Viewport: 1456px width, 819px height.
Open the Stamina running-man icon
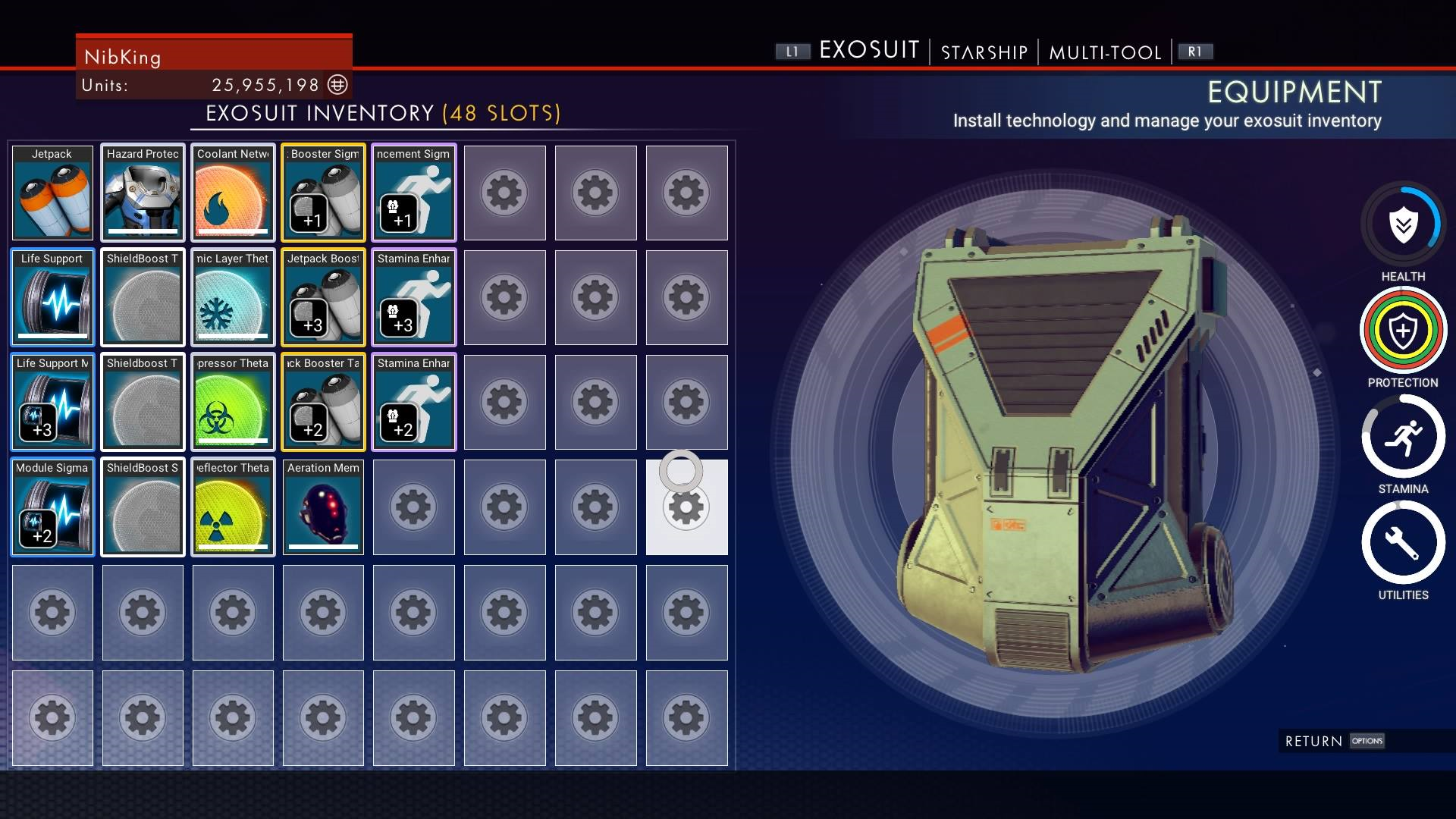coord(1403,437)
